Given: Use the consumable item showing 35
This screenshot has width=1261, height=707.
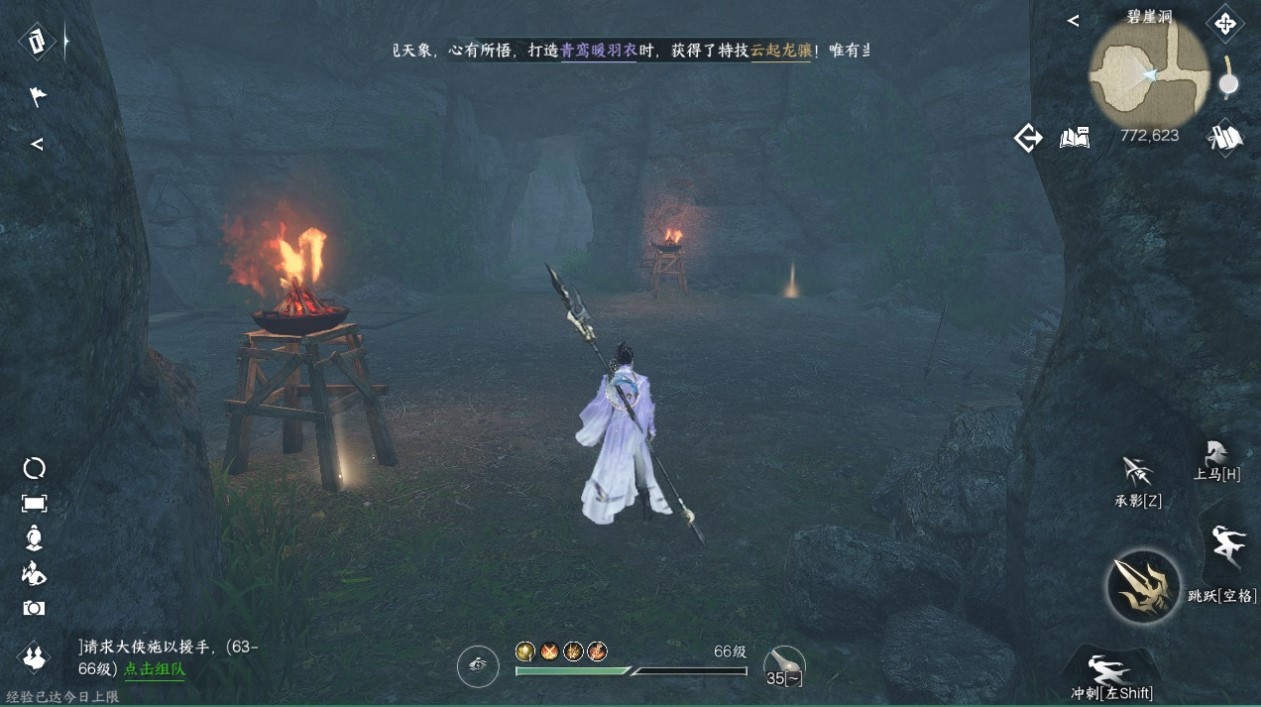Looking at the screenshot, I should pyautogui.click(x=783, y=663).
